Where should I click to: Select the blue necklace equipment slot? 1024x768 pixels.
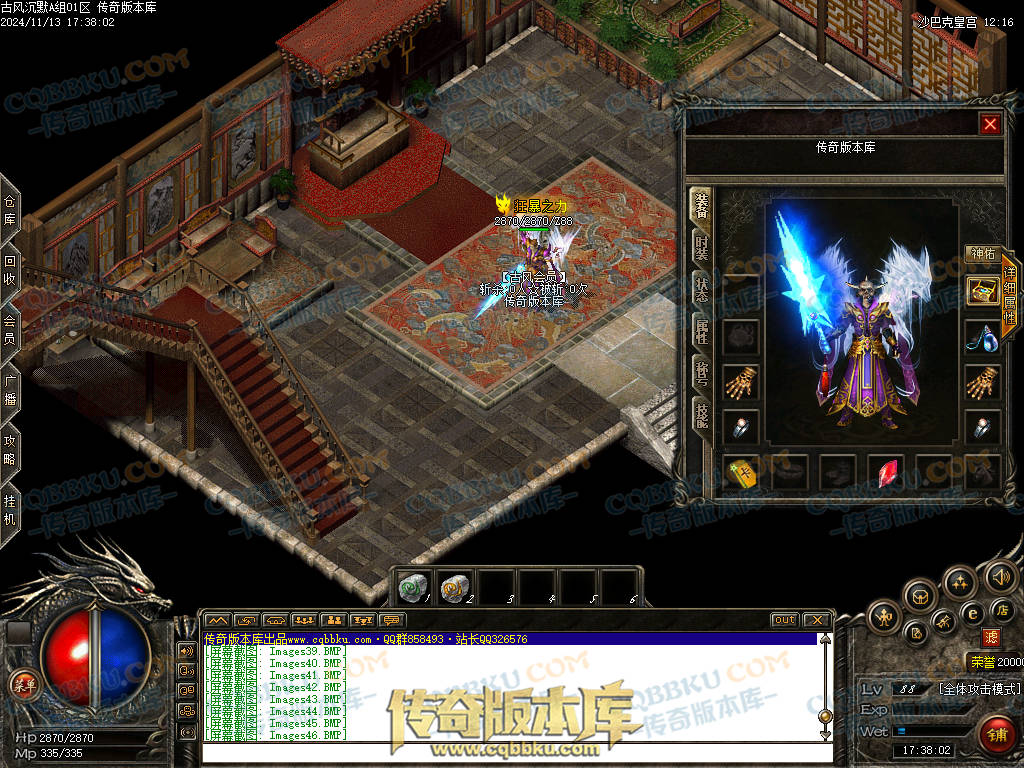(x=982, y=337)
